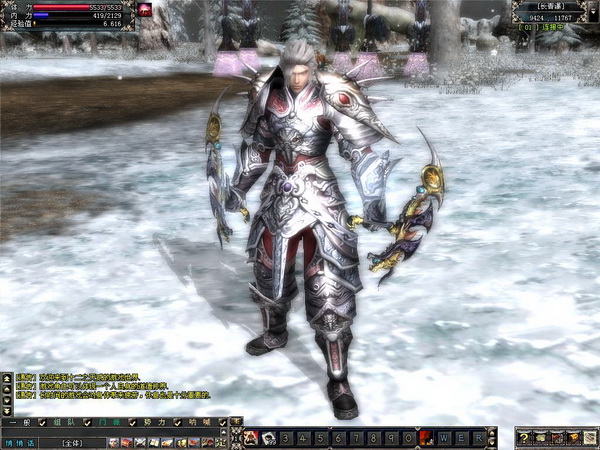Use the hotbar item with count 99
The width and height of the screenshot is (600, 450).
coord(269,437)
